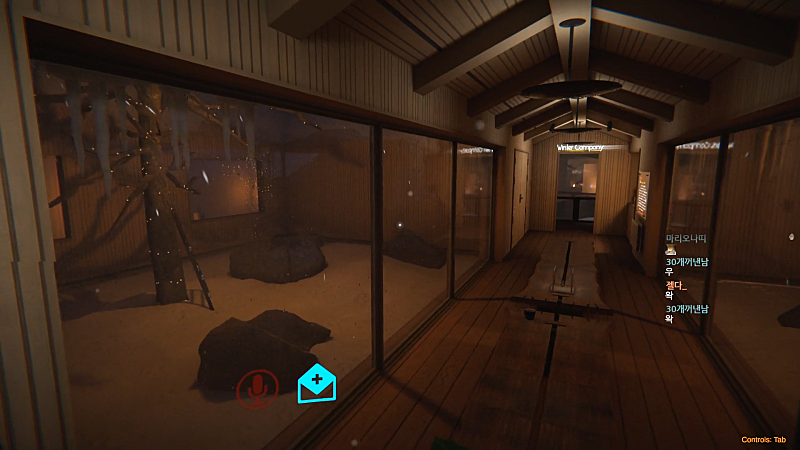Toggle the red muted microphone icon
This screenshot has width=800, height=450.
(x=257, y=388)
